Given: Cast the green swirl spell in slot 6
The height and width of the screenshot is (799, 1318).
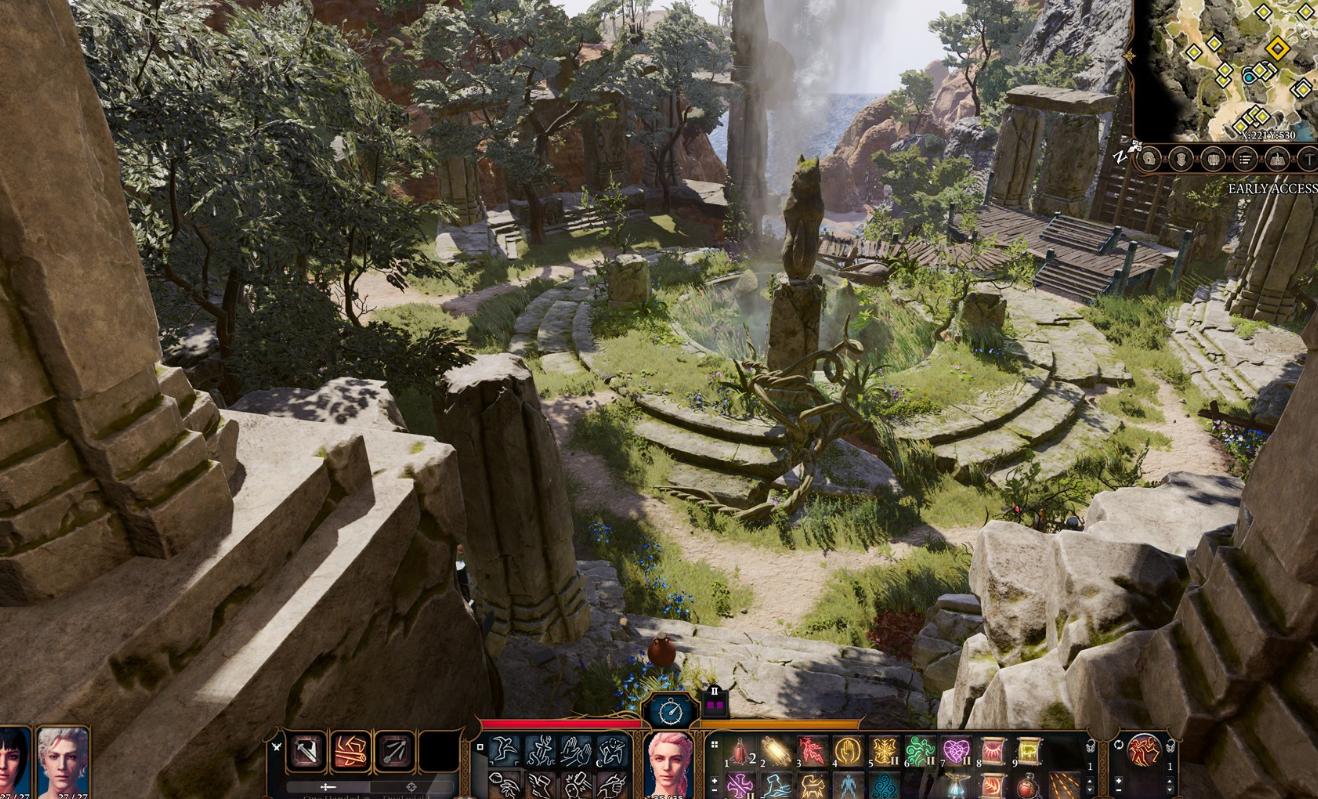Looking at the screenshot, I should pyautogui.click(x=919, y=751).
